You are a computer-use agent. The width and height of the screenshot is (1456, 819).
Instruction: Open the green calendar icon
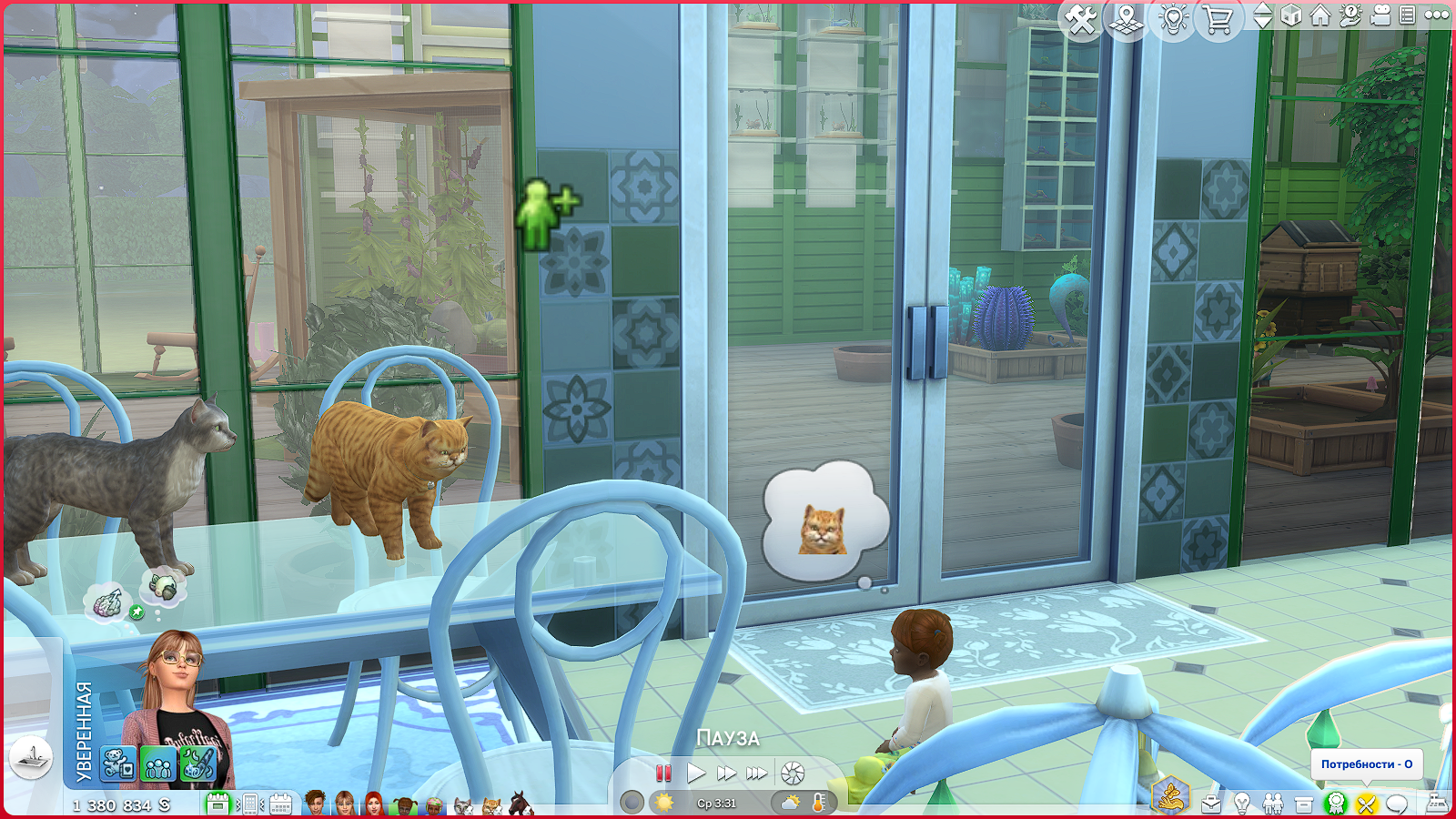[x=217, y=804]
